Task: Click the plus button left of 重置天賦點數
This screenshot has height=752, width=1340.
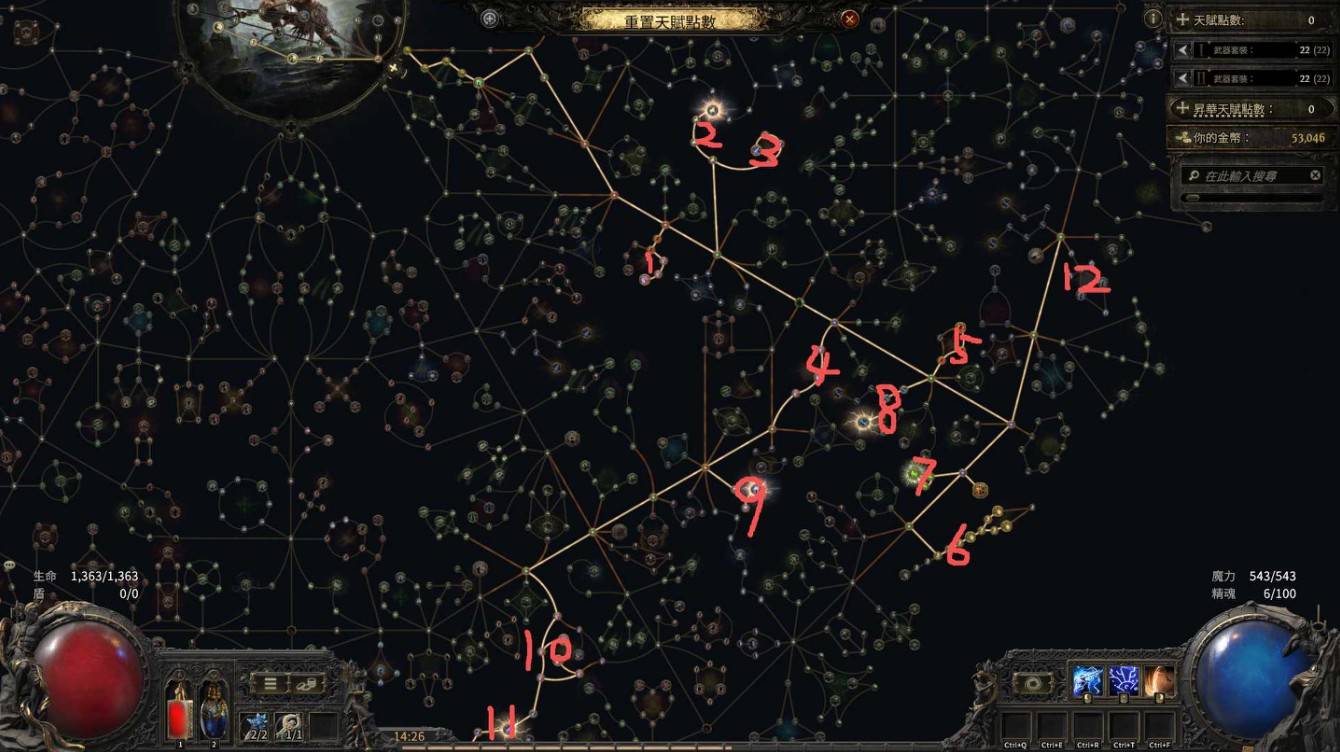Action: [489, 18]
